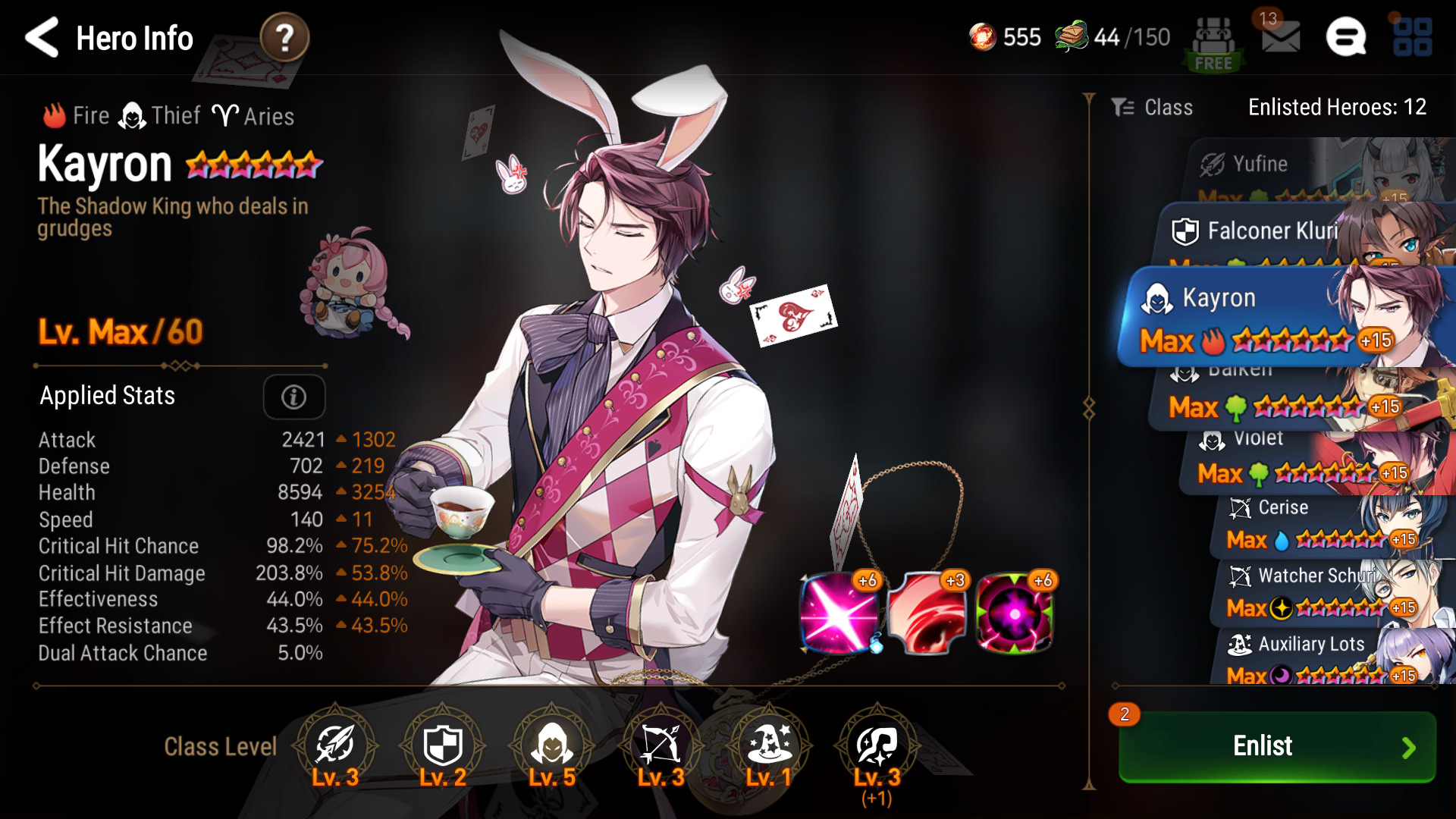
Task: Open the question mark help button
Action: pyautogui.click(x=284, y=37)
